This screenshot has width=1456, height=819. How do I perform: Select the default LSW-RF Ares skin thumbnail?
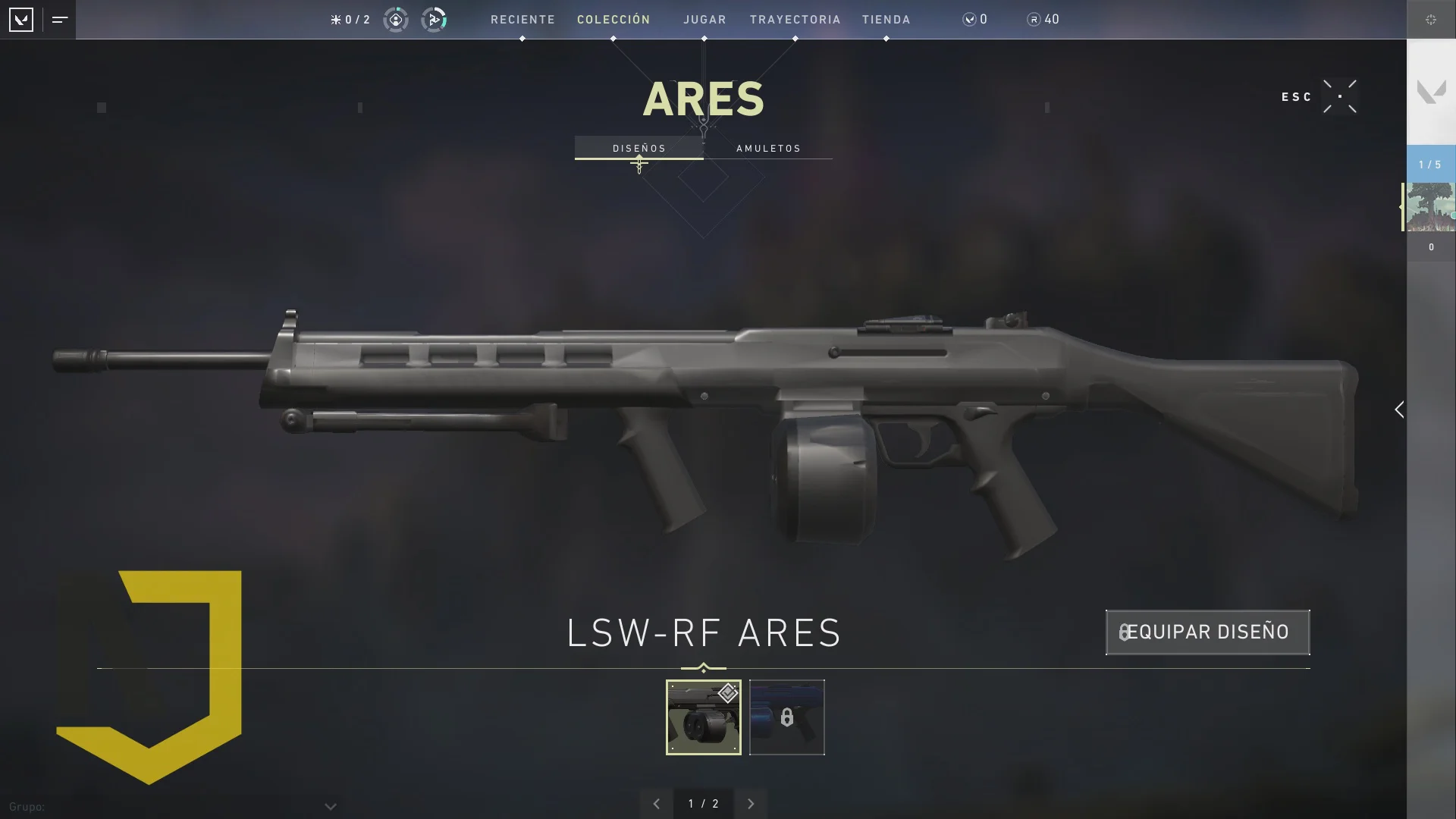pos(703,717)
